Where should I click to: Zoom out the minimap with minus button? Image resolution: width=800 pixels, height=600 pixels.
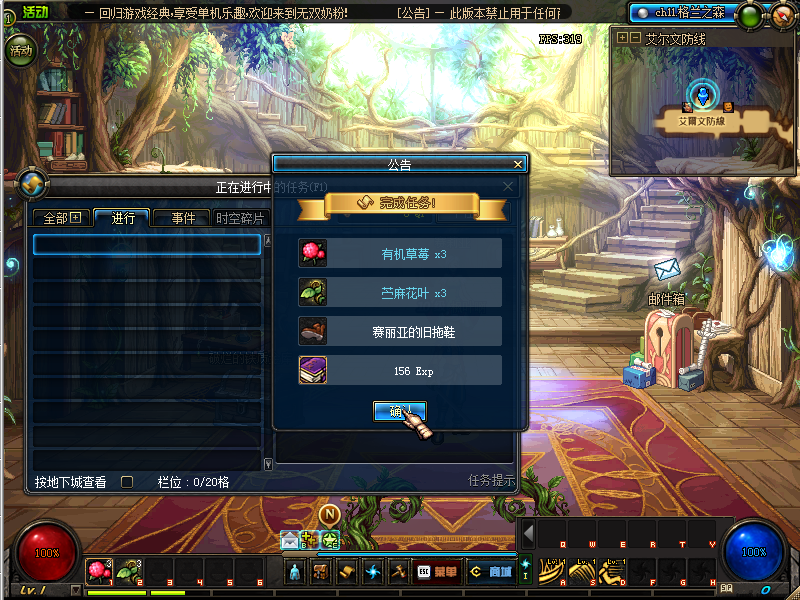click(635, 37)
